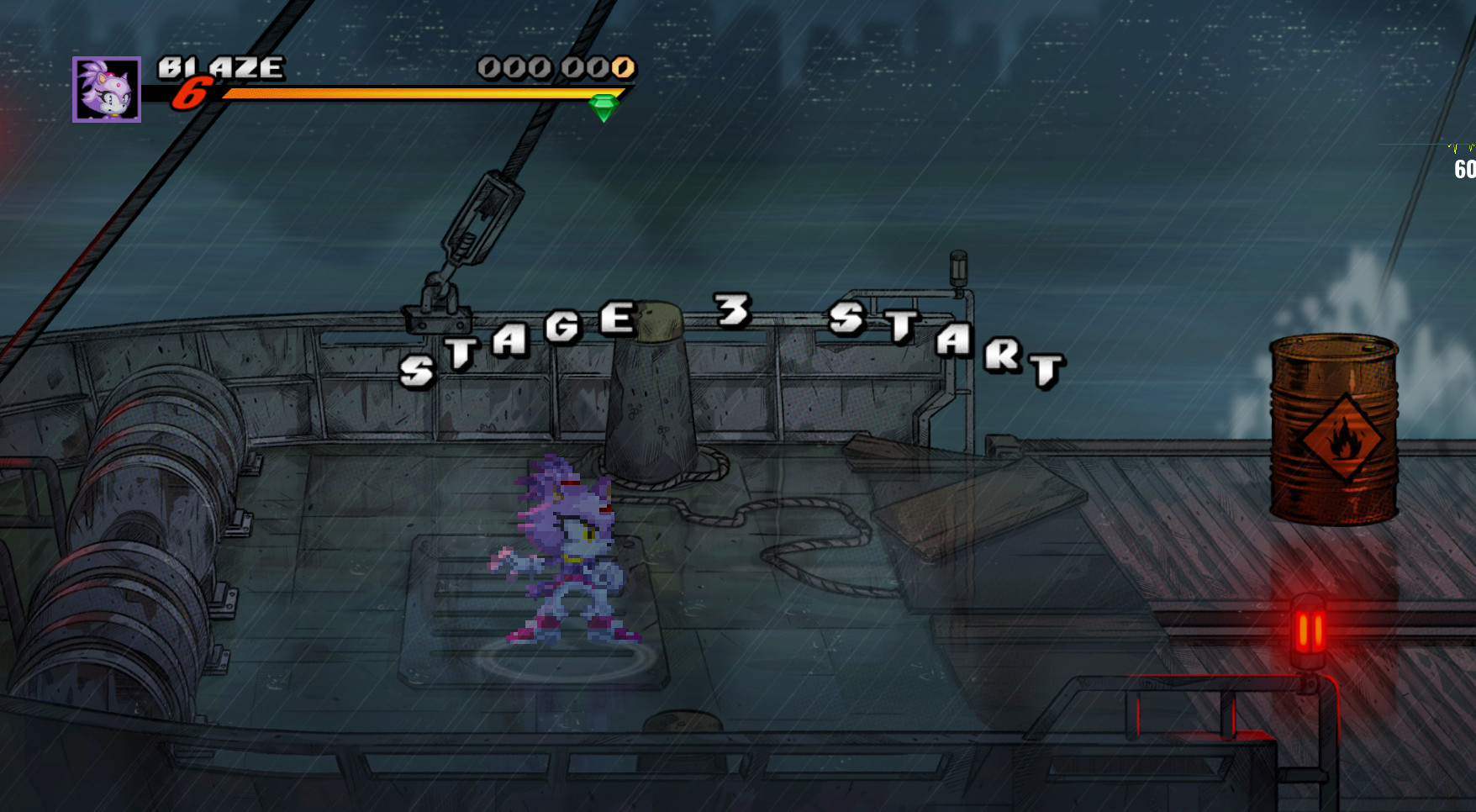Viewport: 1476px width, 812px height.
Task: Click the red lives counter showing 6
Action: (x=191, y=95)
